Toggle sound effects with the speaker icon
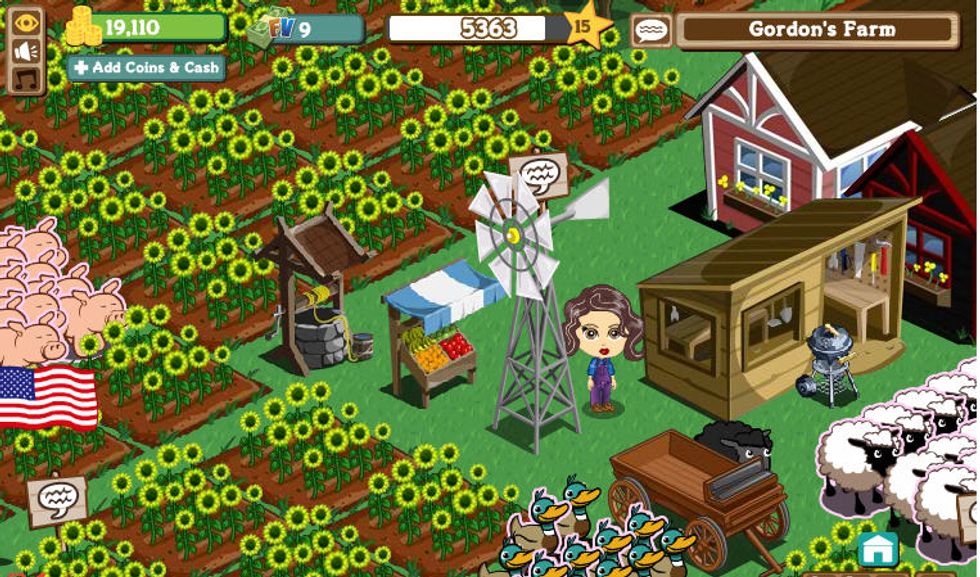980x577 pixels. [x=26, y=50]
